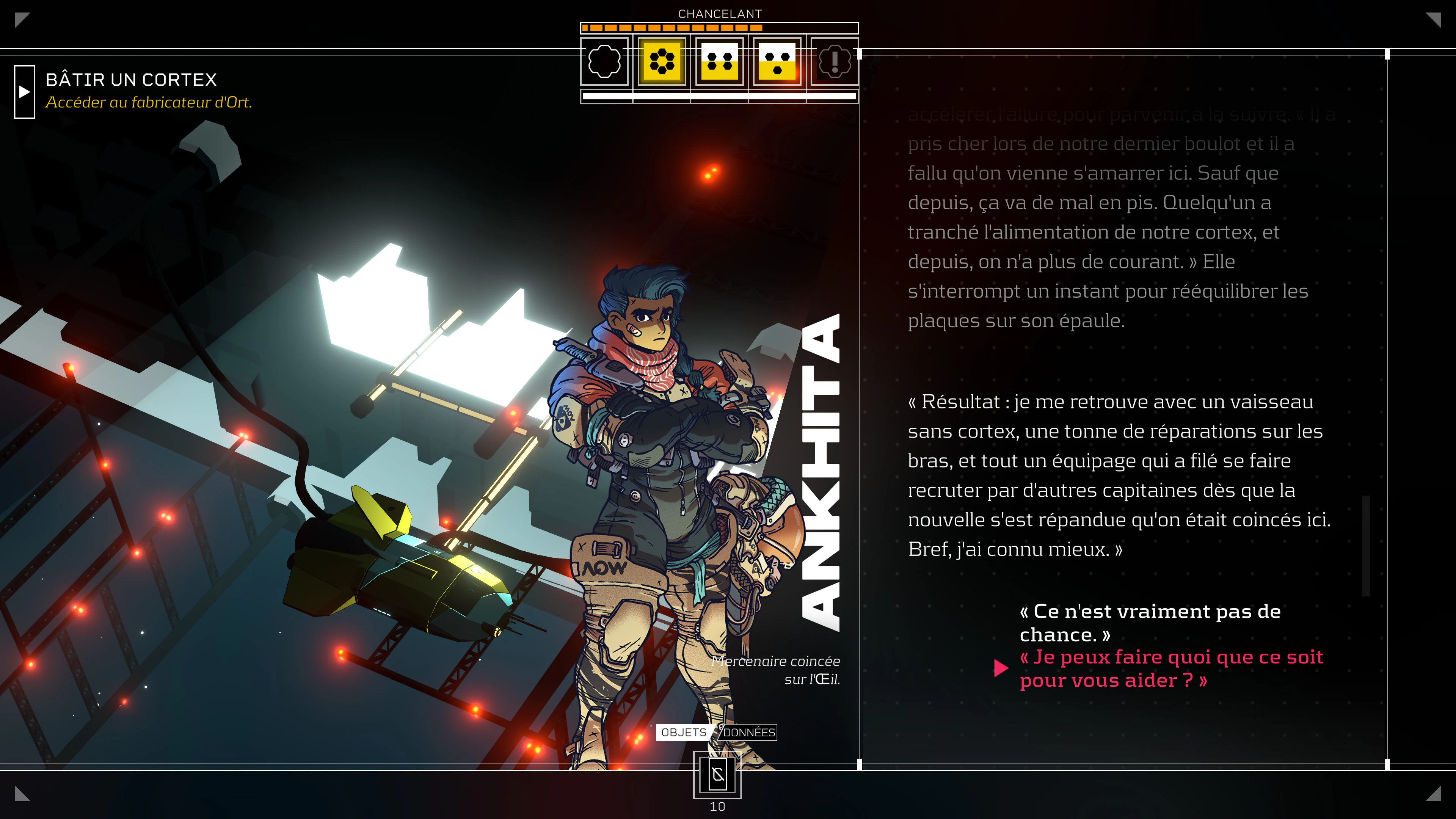This screenshot has height=819, width=1456.
Task: Select the yellow three-pip die
Action: pyautogui.click(x=777, y=61)
